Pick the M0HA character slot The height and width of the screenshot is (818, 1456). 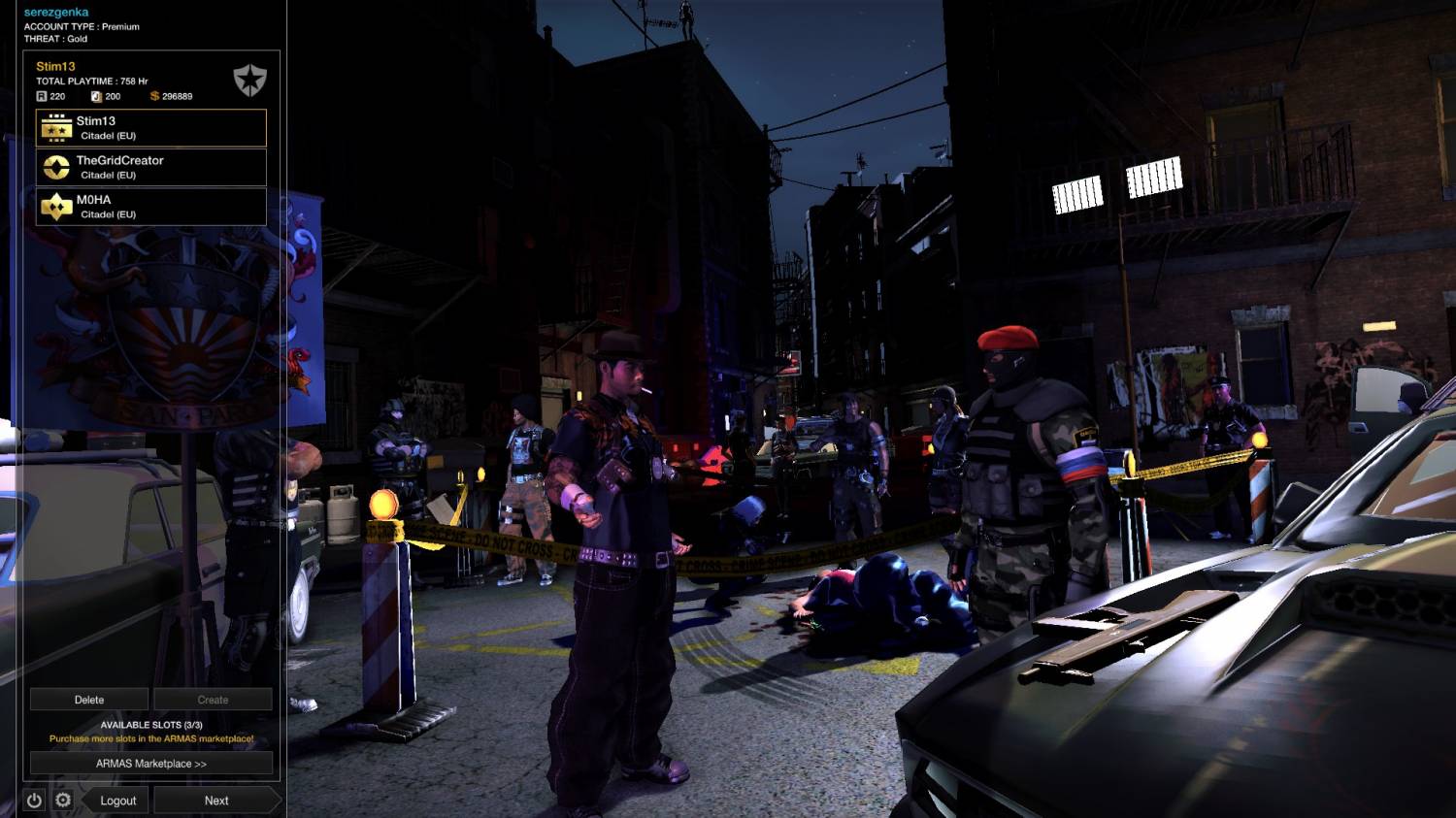150,207
